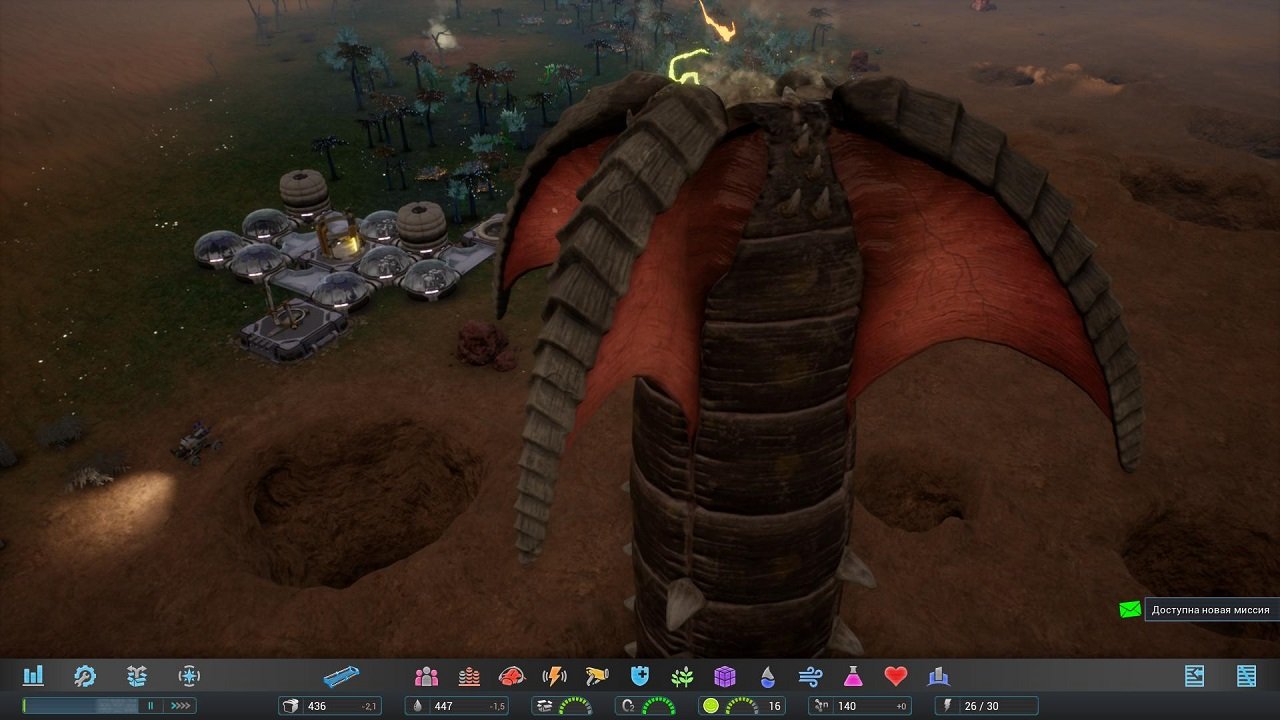
Task: Toggle the pink population overlay
Action: pos(425,677)
